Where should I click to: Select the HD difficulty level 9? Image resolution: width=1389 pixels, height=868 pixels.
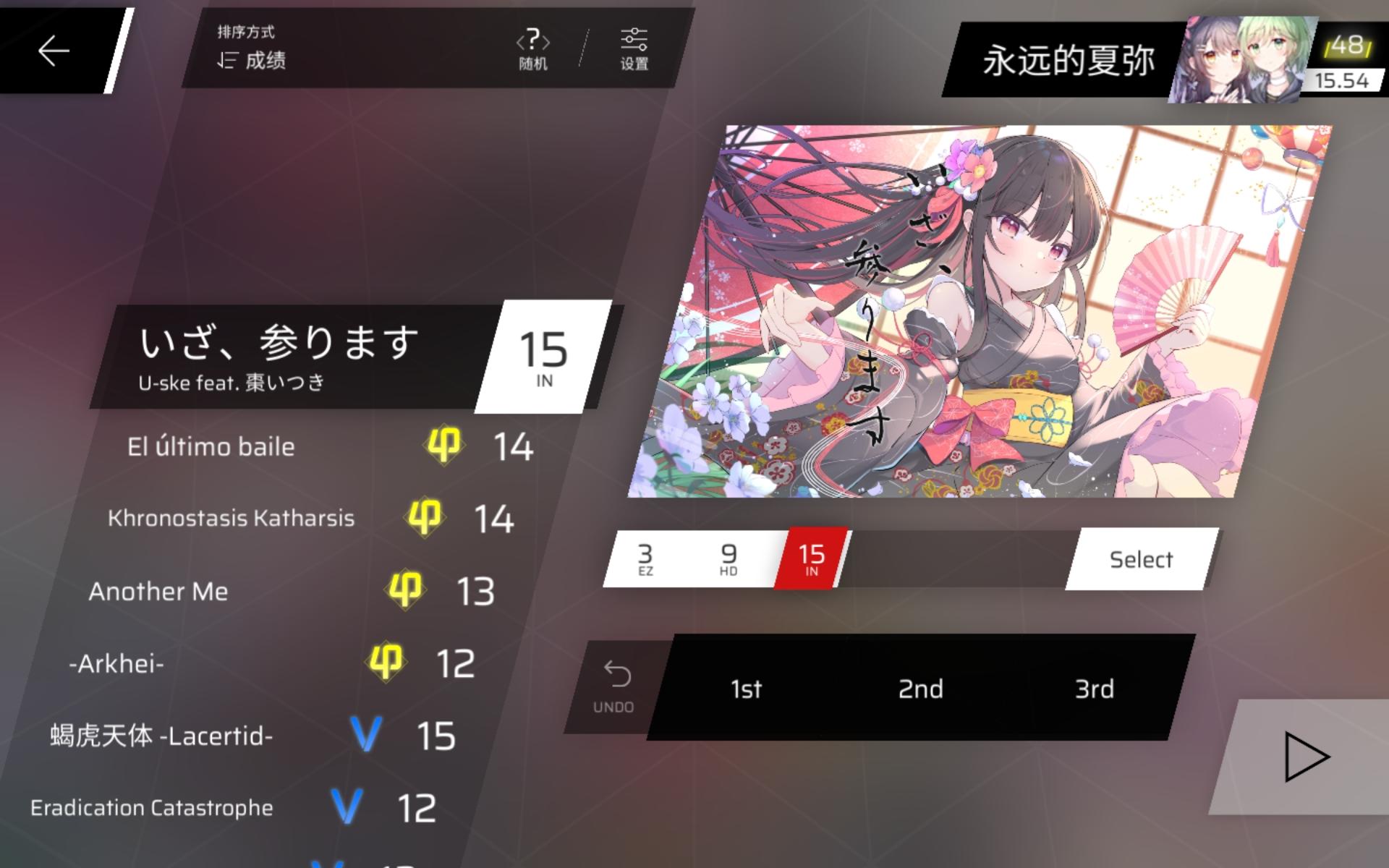tap(727, 558)
